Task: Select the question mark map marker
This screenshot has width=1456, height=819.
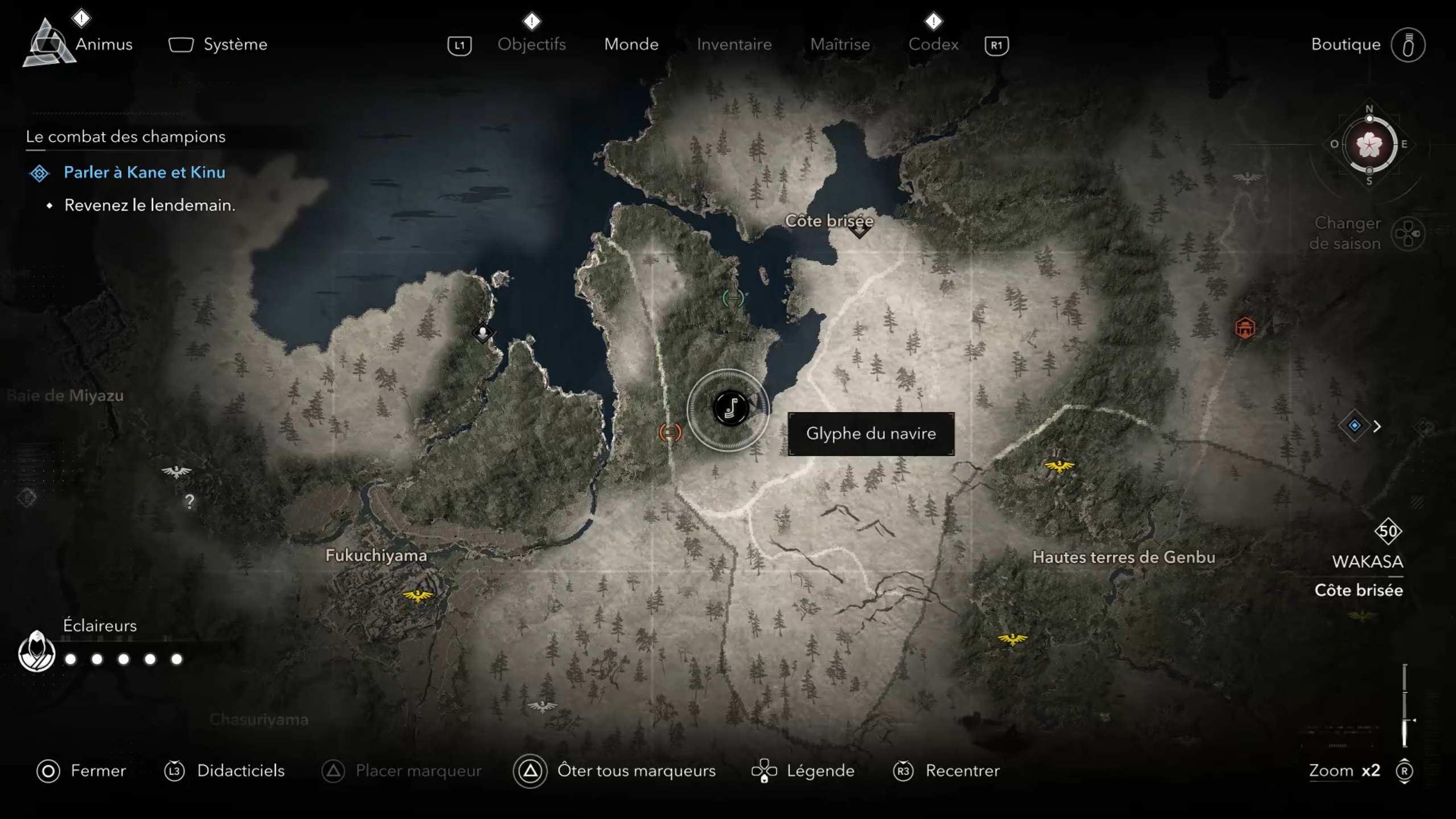Action: 190,501
